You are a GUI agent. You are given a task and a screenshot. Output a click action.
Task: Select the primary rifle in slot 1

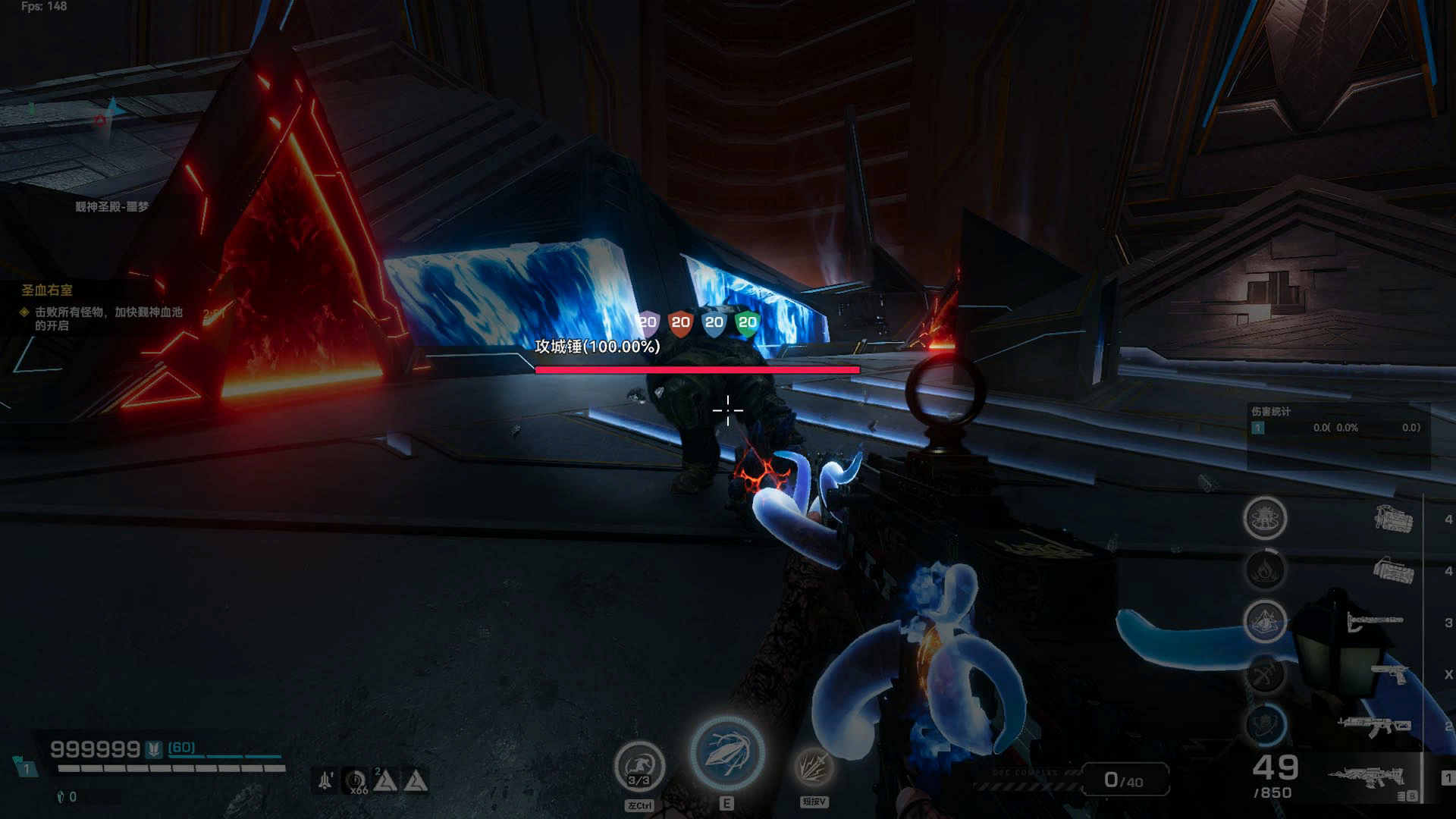click(1365, 777)
